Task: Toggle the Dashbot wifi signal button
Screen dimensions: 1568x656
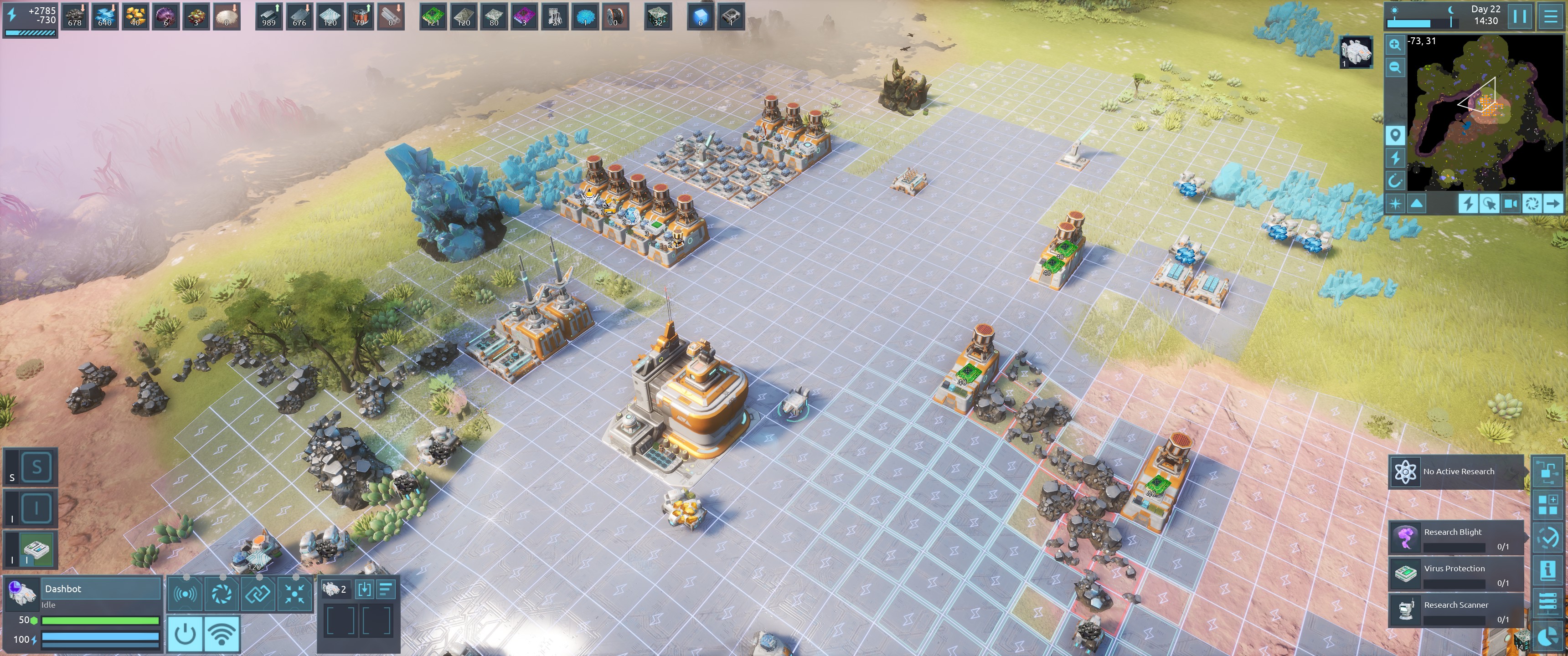Action: coord(222,634)
